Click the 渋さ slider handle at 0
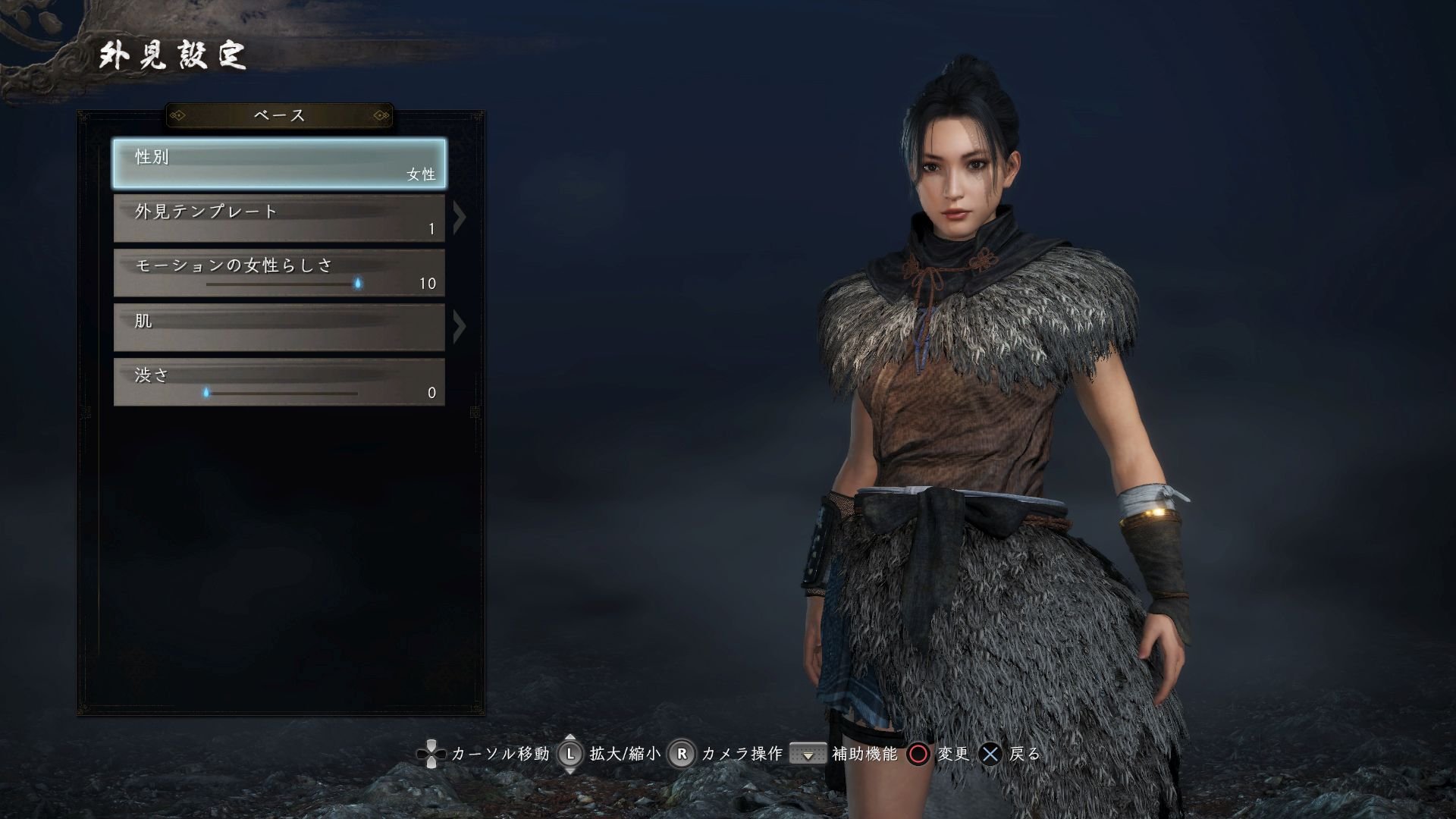The width and height of the screenshot is (1456, 819). 207,392
